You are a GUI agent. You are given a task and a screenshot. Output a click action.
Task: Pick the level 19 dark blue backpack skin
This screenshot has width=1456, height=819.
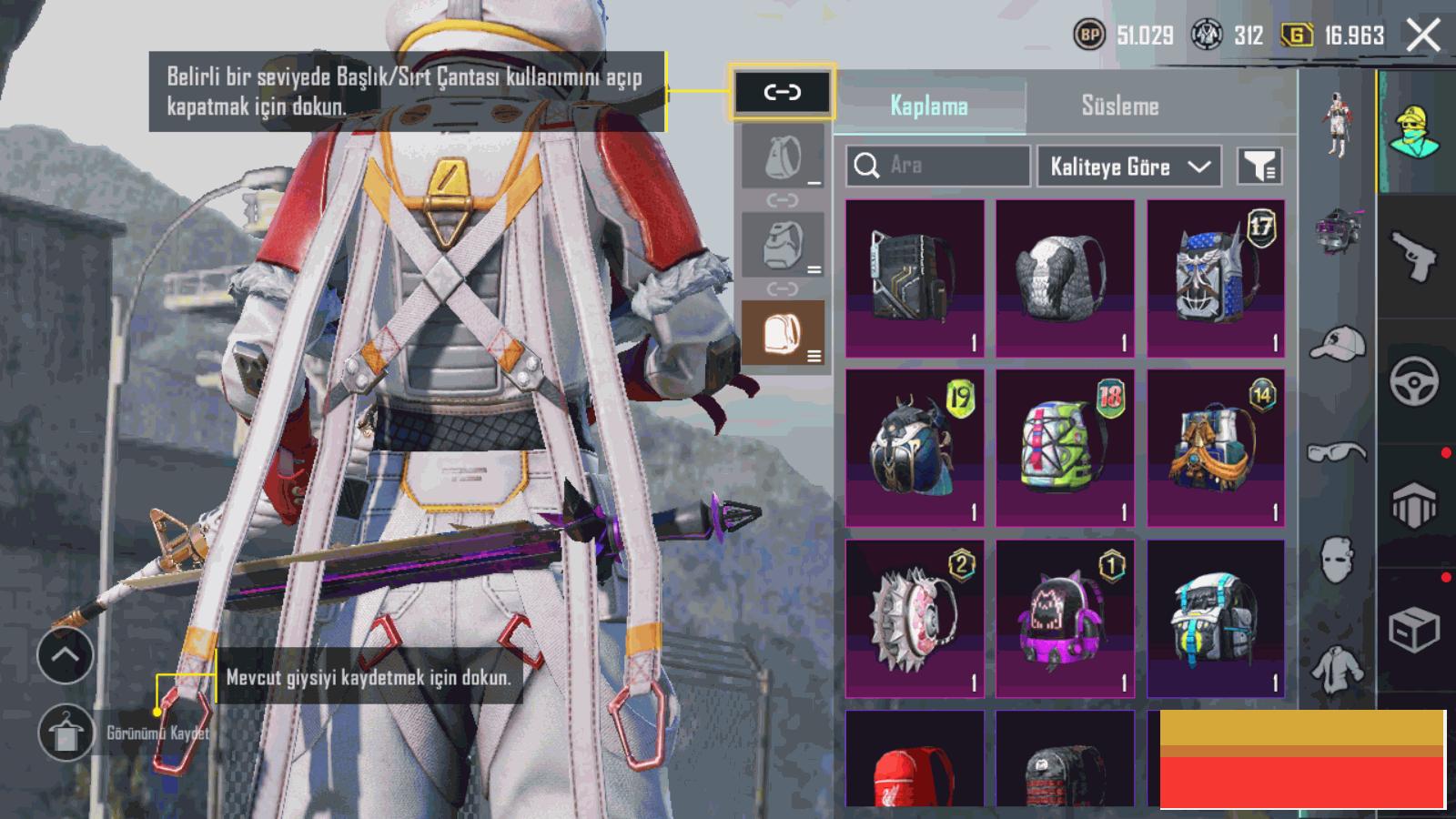pyautogui.click(x=915, y=448)
